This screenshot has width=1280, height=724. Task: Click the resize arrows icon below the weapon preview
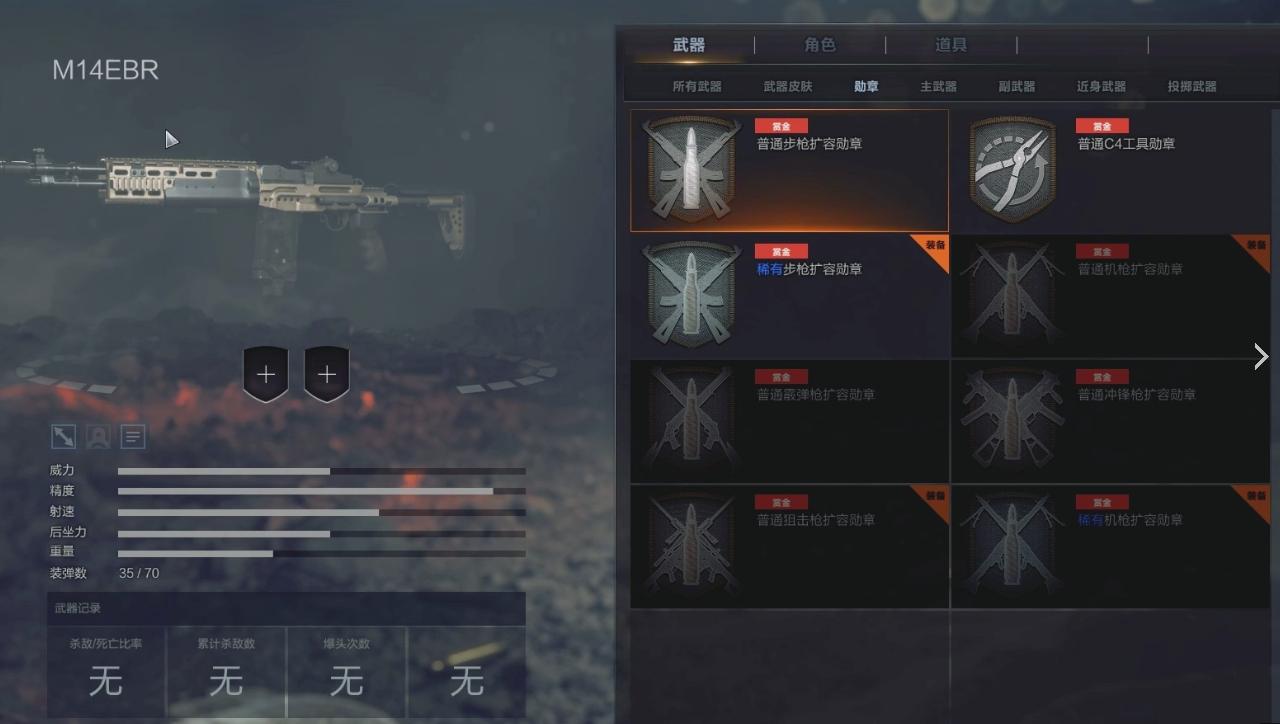click(61, 435)
